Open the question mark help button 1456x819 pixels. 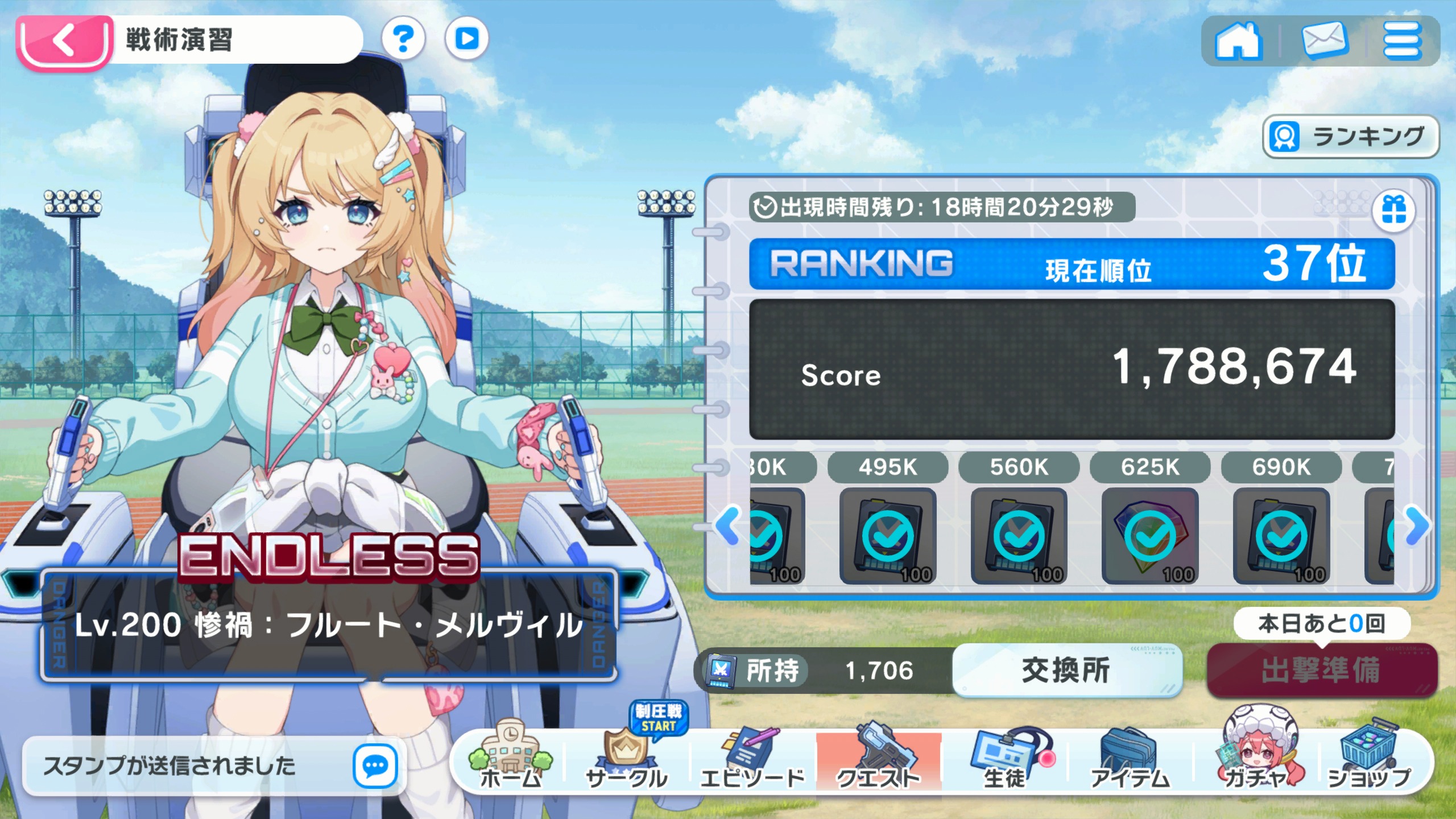point(403,39)
